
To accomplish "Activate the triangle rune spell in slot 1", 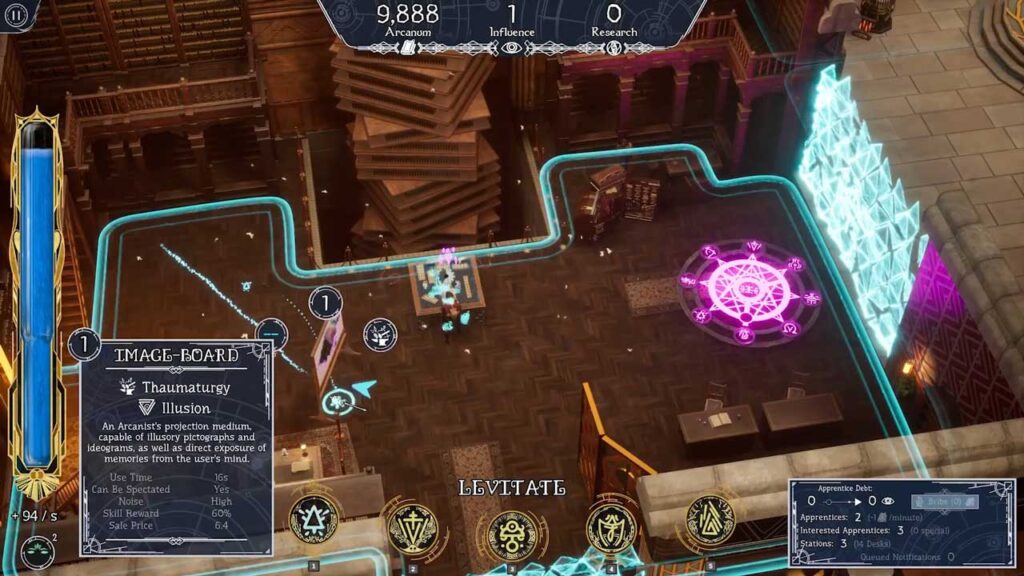I will (313, 519).
